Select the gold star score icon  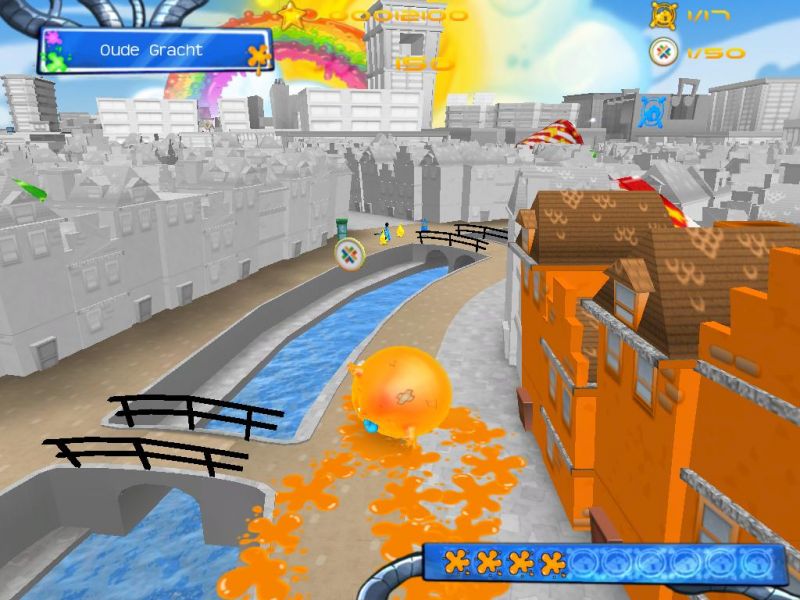click(291, 15)
